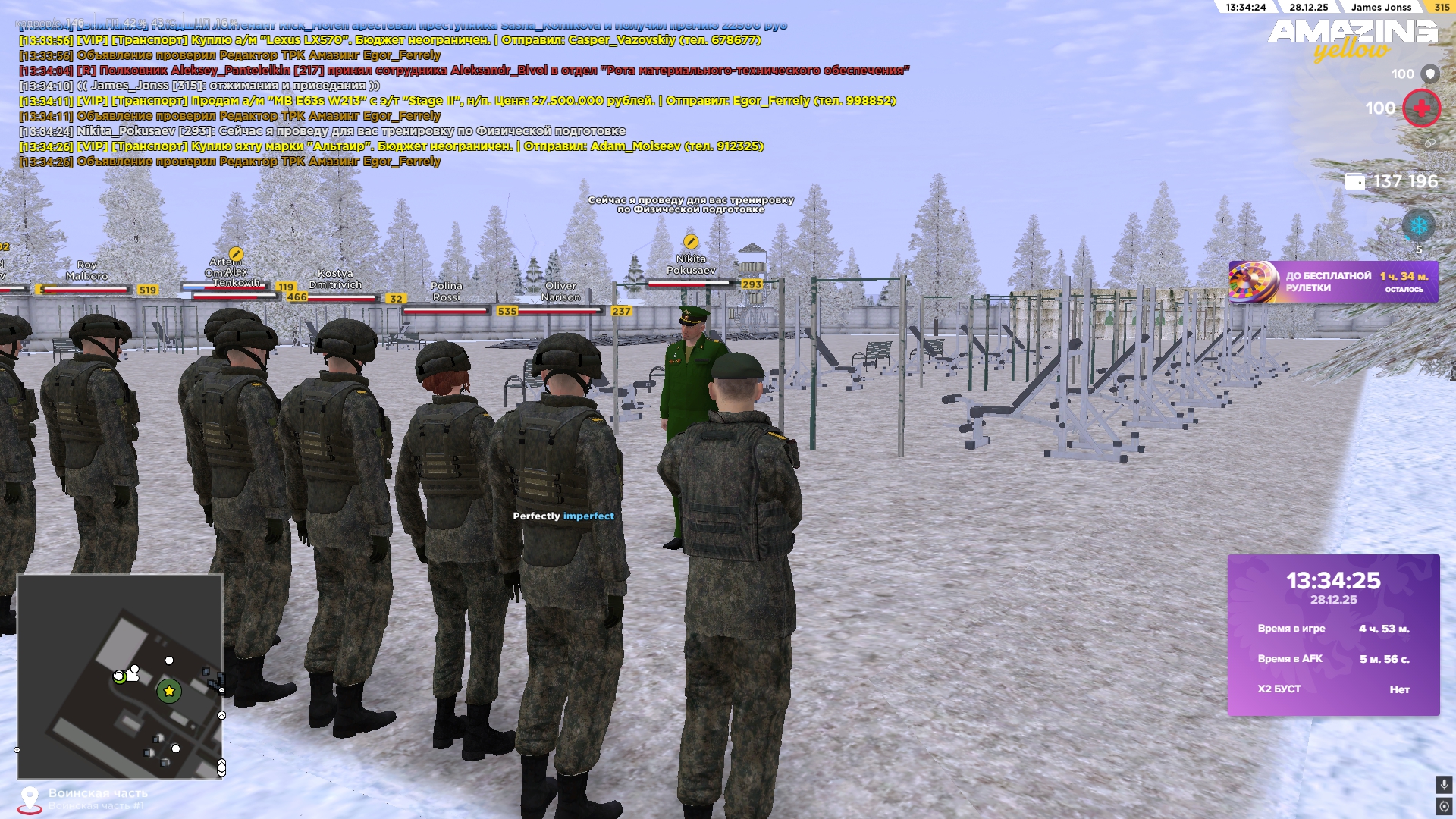Click the yellow pencil marker above Artem
1456x819 pixels.
coord(235,255)
